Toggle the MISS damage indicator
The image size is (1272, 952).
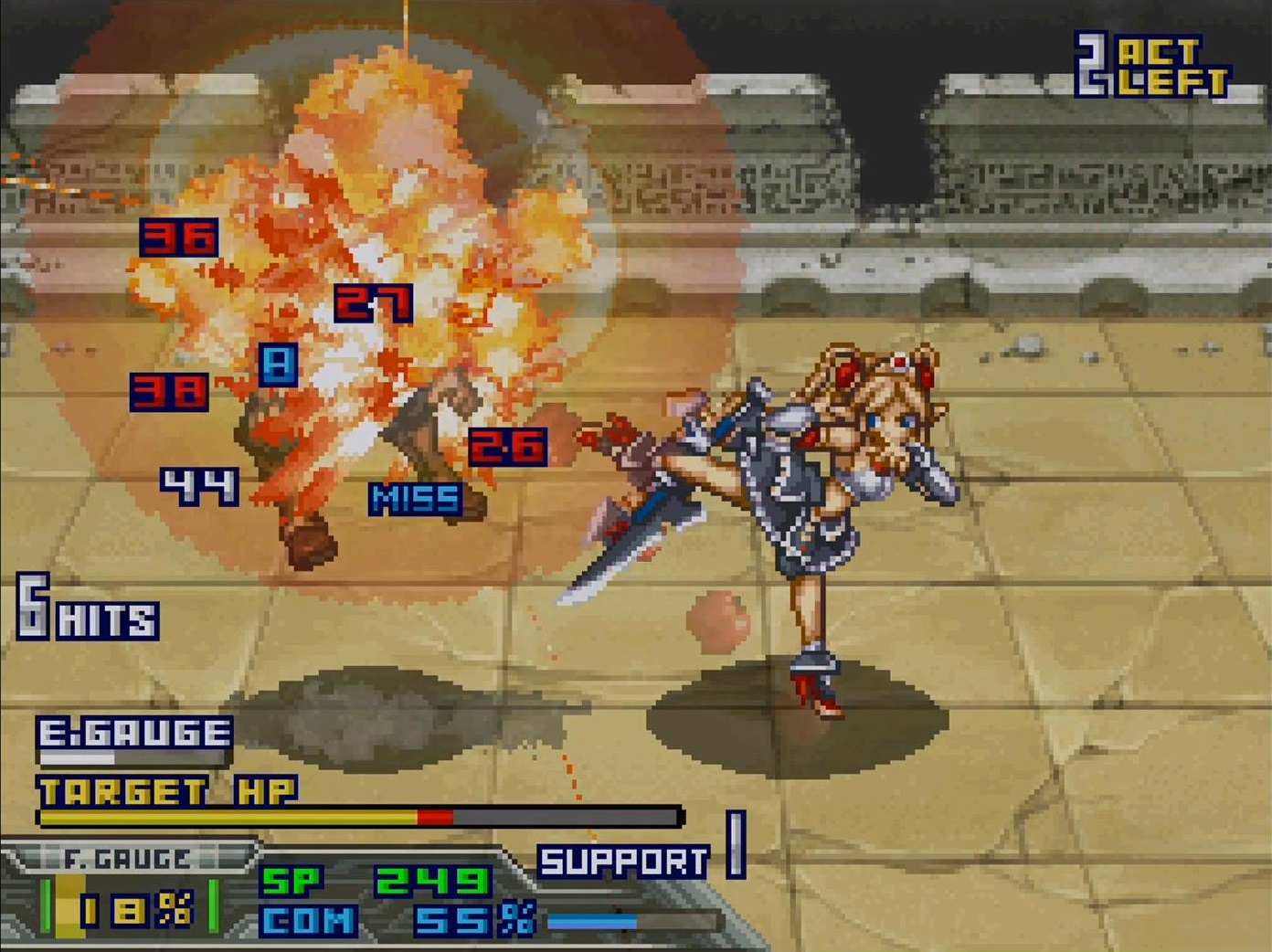(413, 497)
